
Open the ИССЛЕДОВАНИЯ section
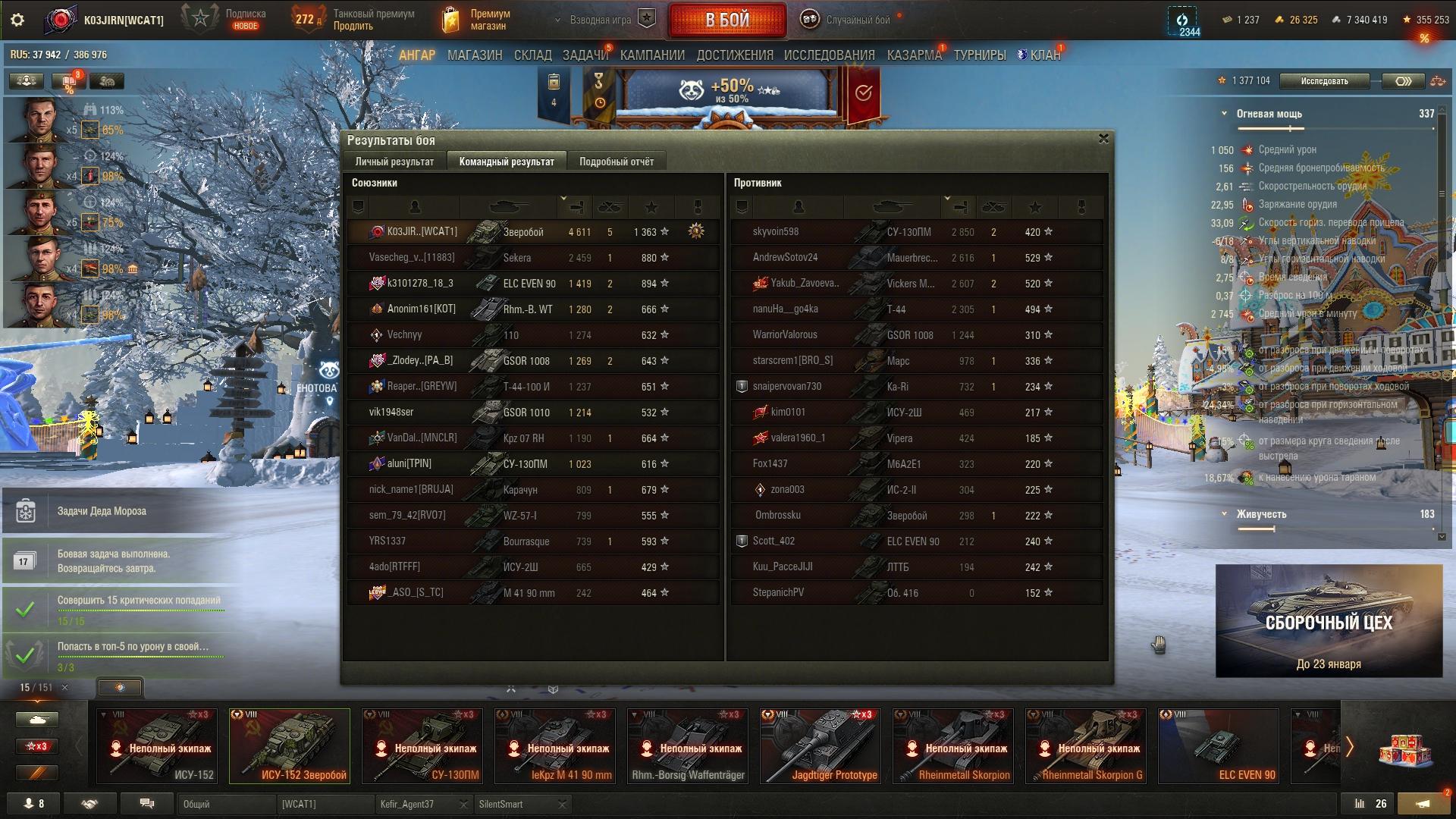(x=829, y=55)
